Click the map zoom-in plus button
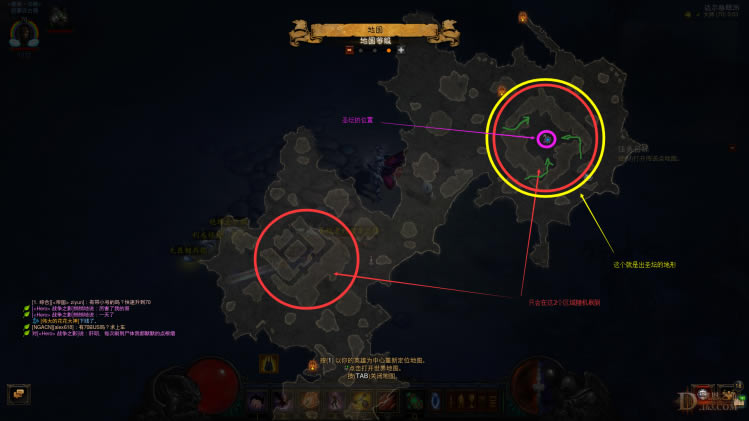Viewport: 749px width, 421px height. 401,49
